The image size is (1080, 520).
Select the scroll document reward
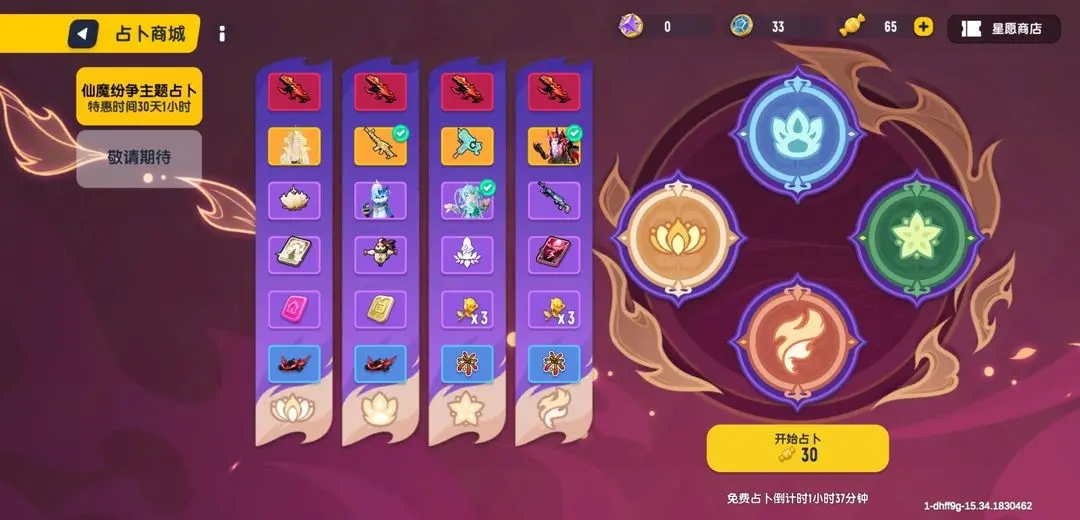click(x=294, y=255)
